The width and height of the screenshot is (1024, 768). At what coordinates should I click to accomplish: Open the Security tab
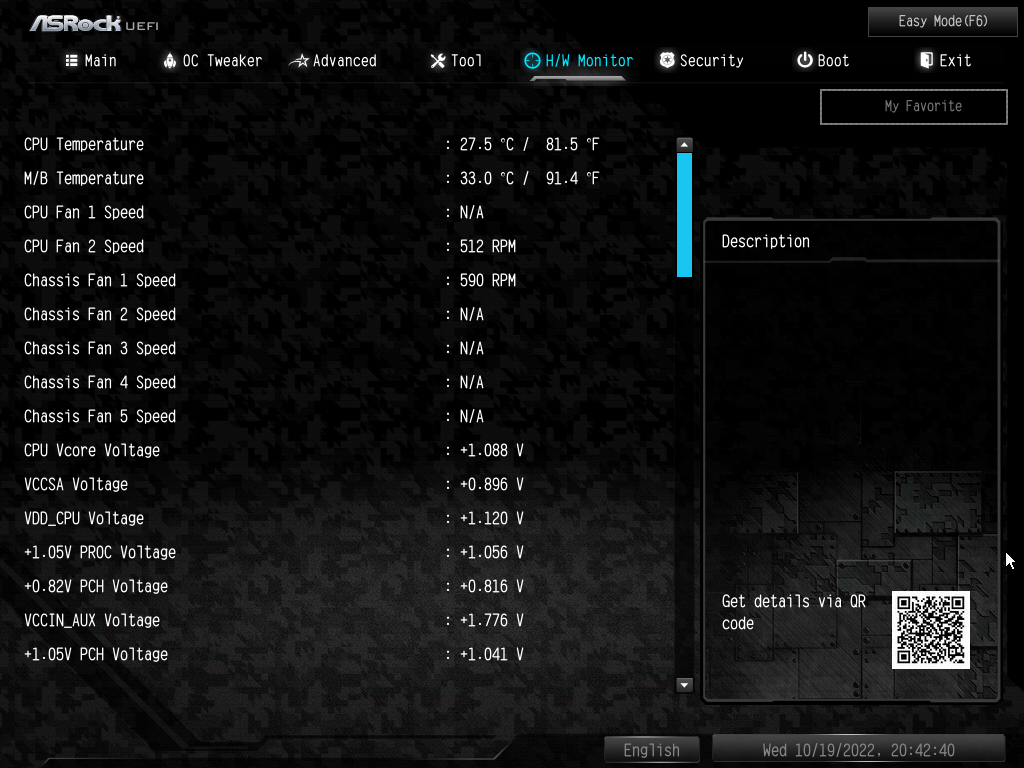(x=701, y=61)
